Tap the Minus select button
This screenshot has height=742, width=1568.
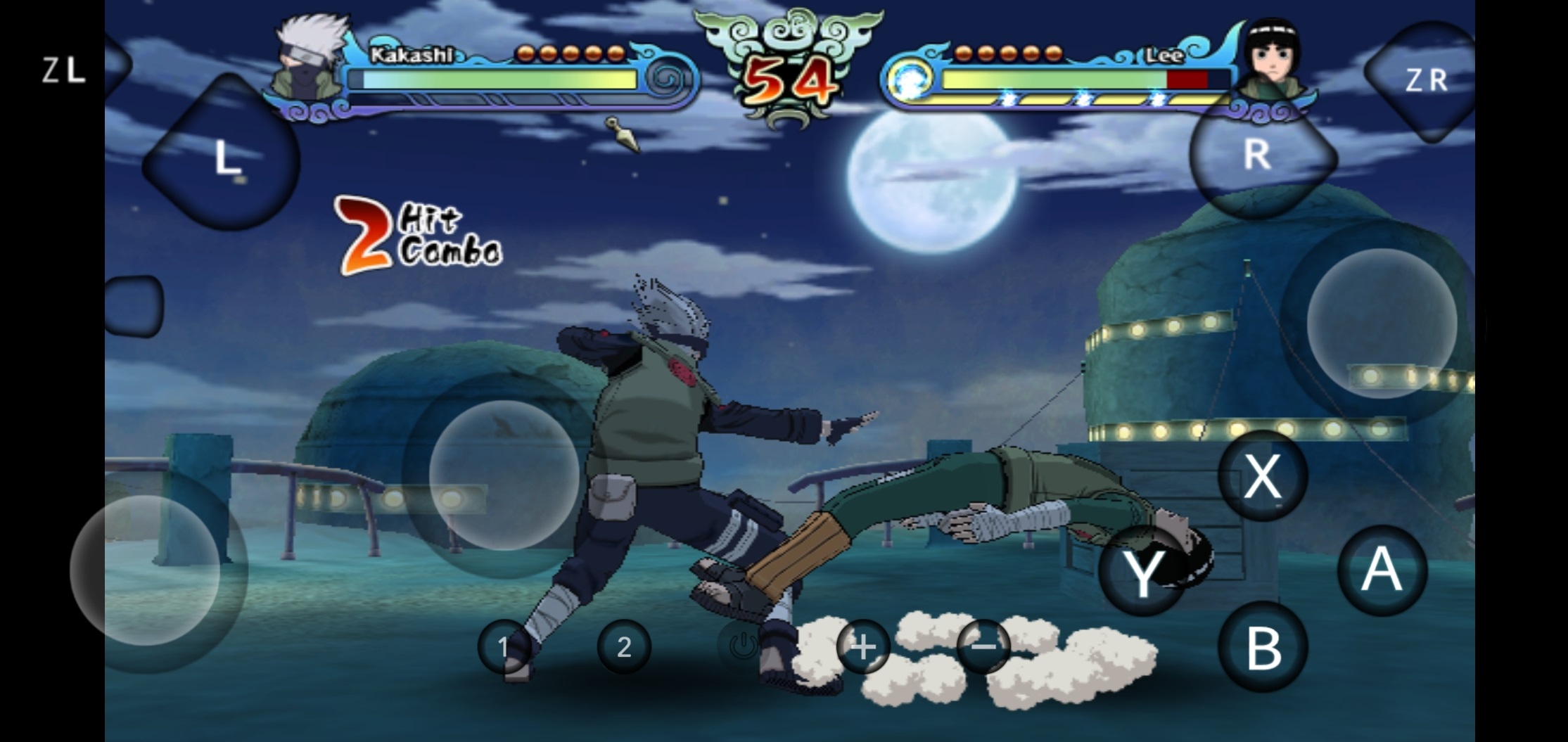[x=984, y=645]
